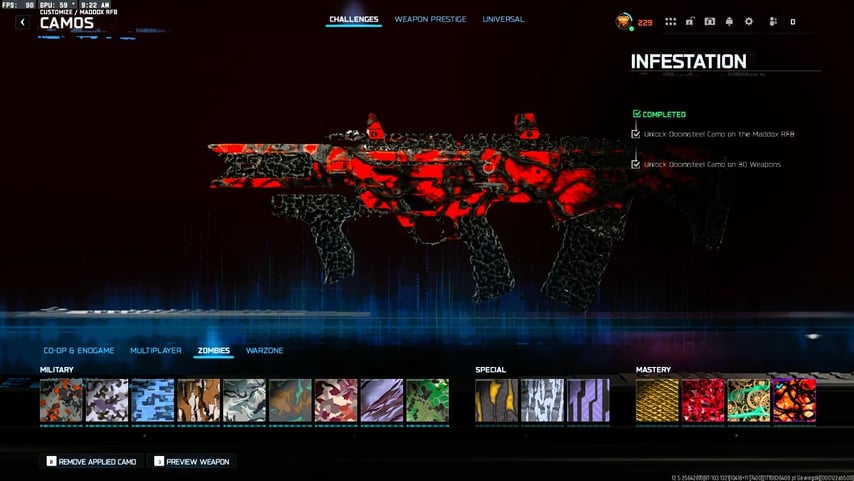Choose the Zombies camo category
The image size is (854, 481).
click(214, 351)
